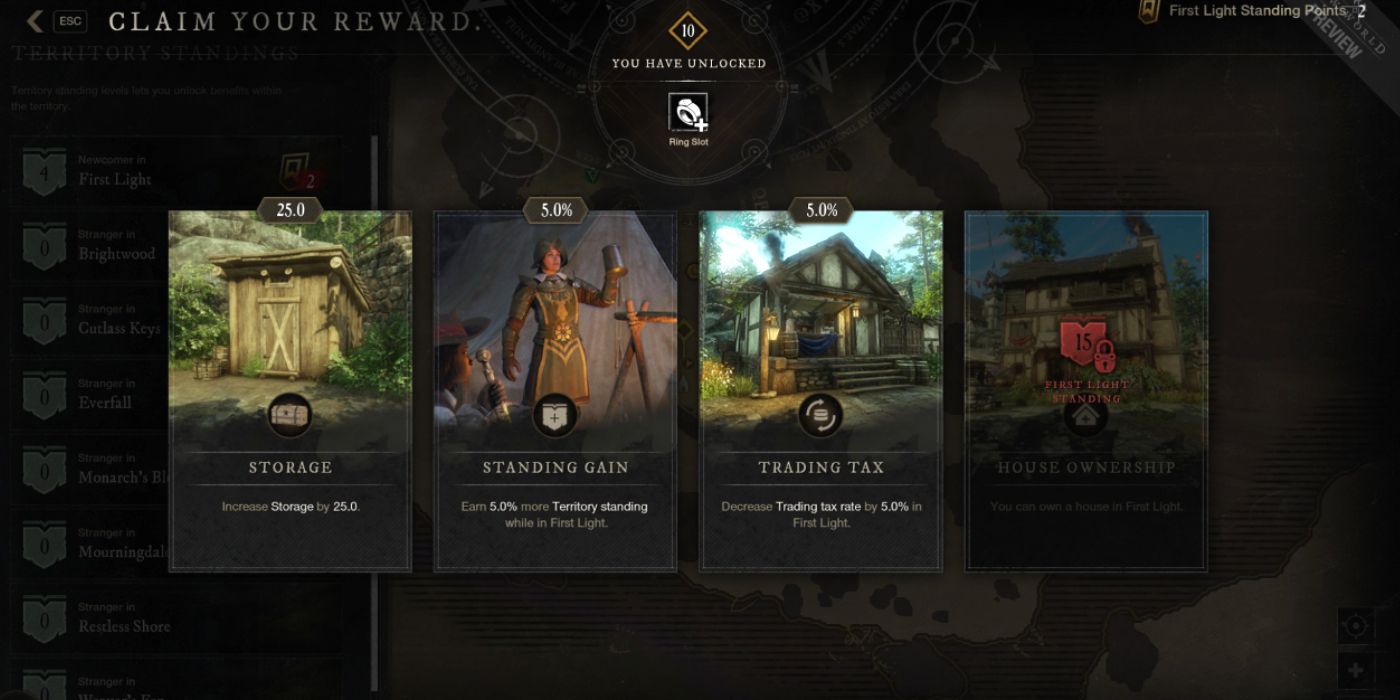Select the Standing Gain reward card
The image size is (1400, 700).
555,391
